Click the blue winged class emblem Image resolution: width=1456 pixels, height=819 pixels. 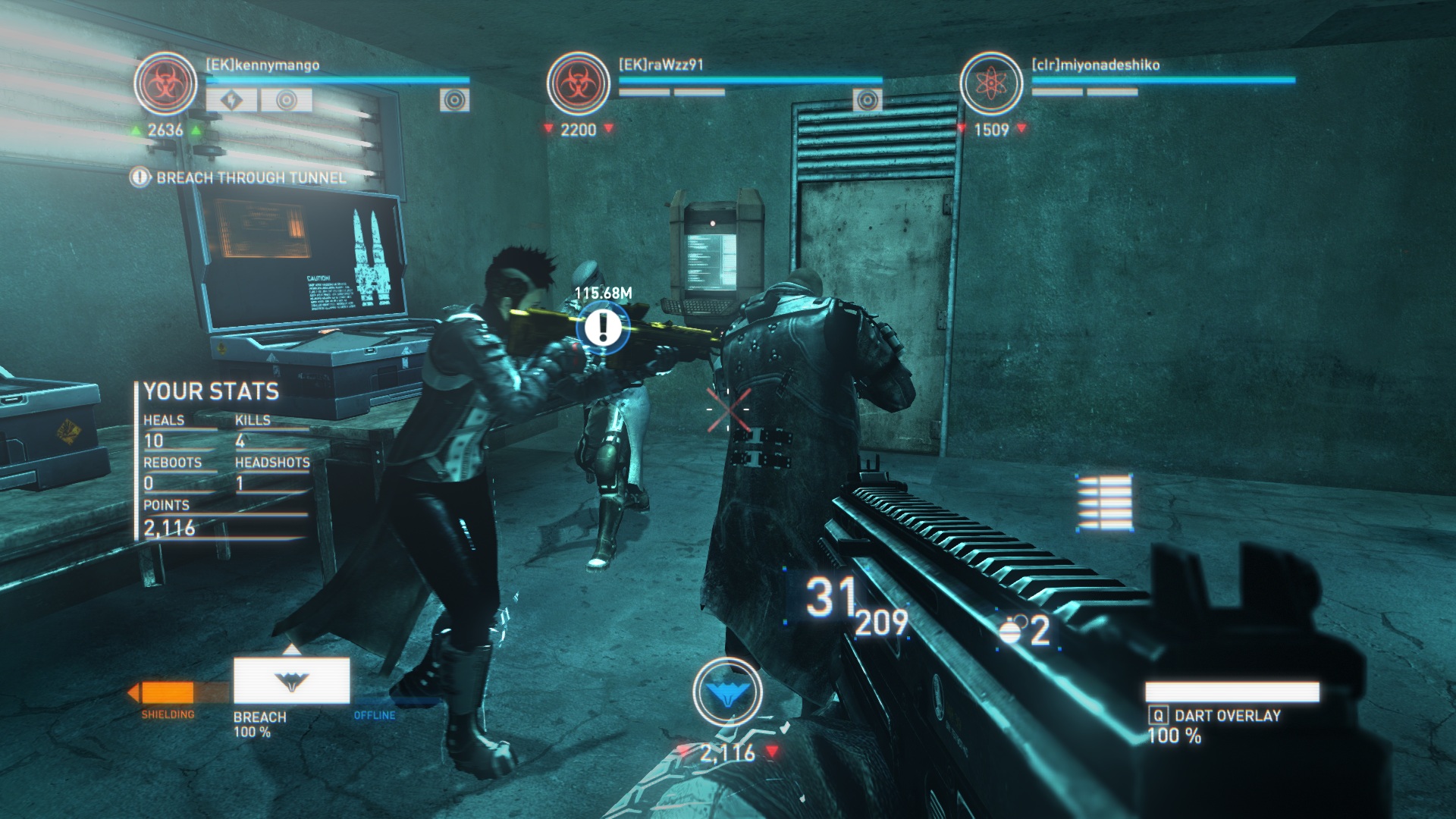(727, 691)
